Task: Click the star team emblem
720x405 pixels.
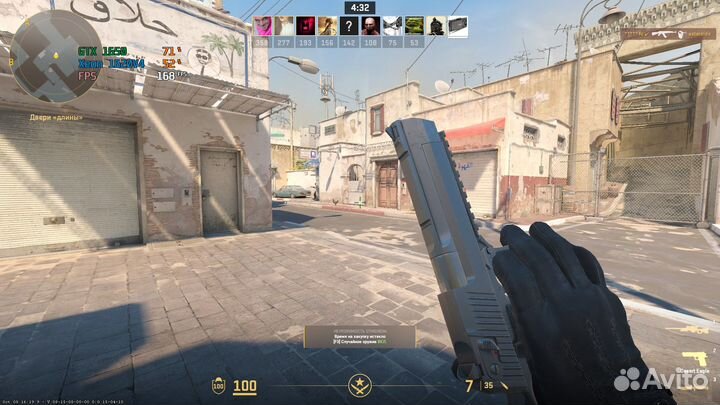Action: click(359, 384)
